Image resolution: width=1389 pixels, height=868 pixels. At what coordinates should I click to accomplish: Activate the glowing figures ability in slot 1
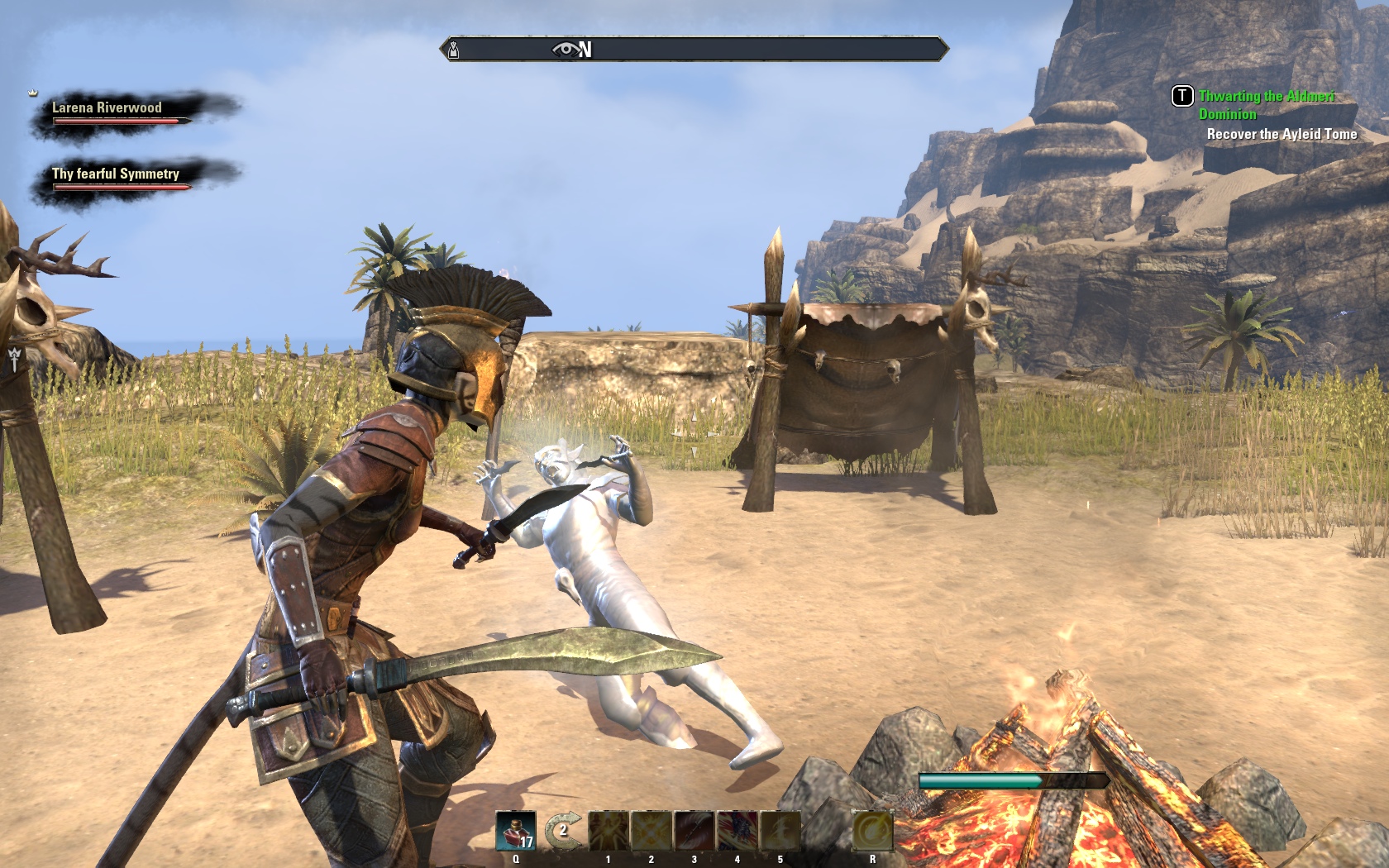[609, 831]
